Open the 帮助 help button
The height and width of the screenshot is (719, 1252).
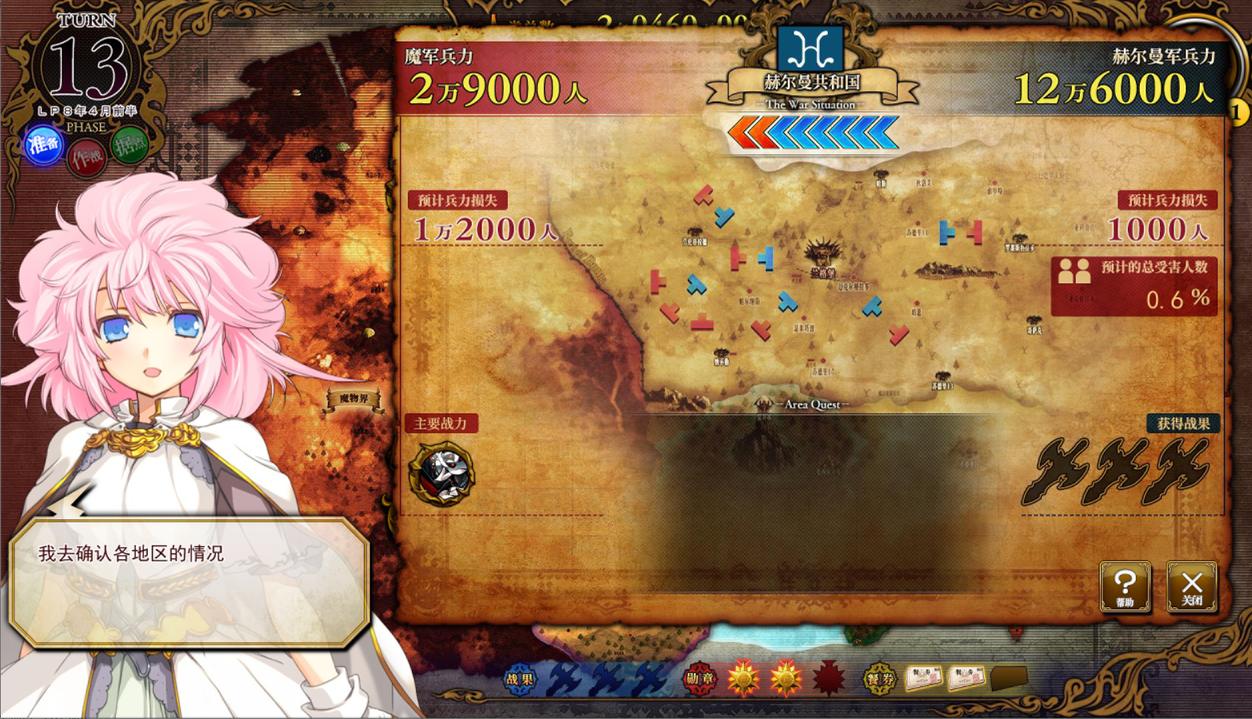[1125, 587]
